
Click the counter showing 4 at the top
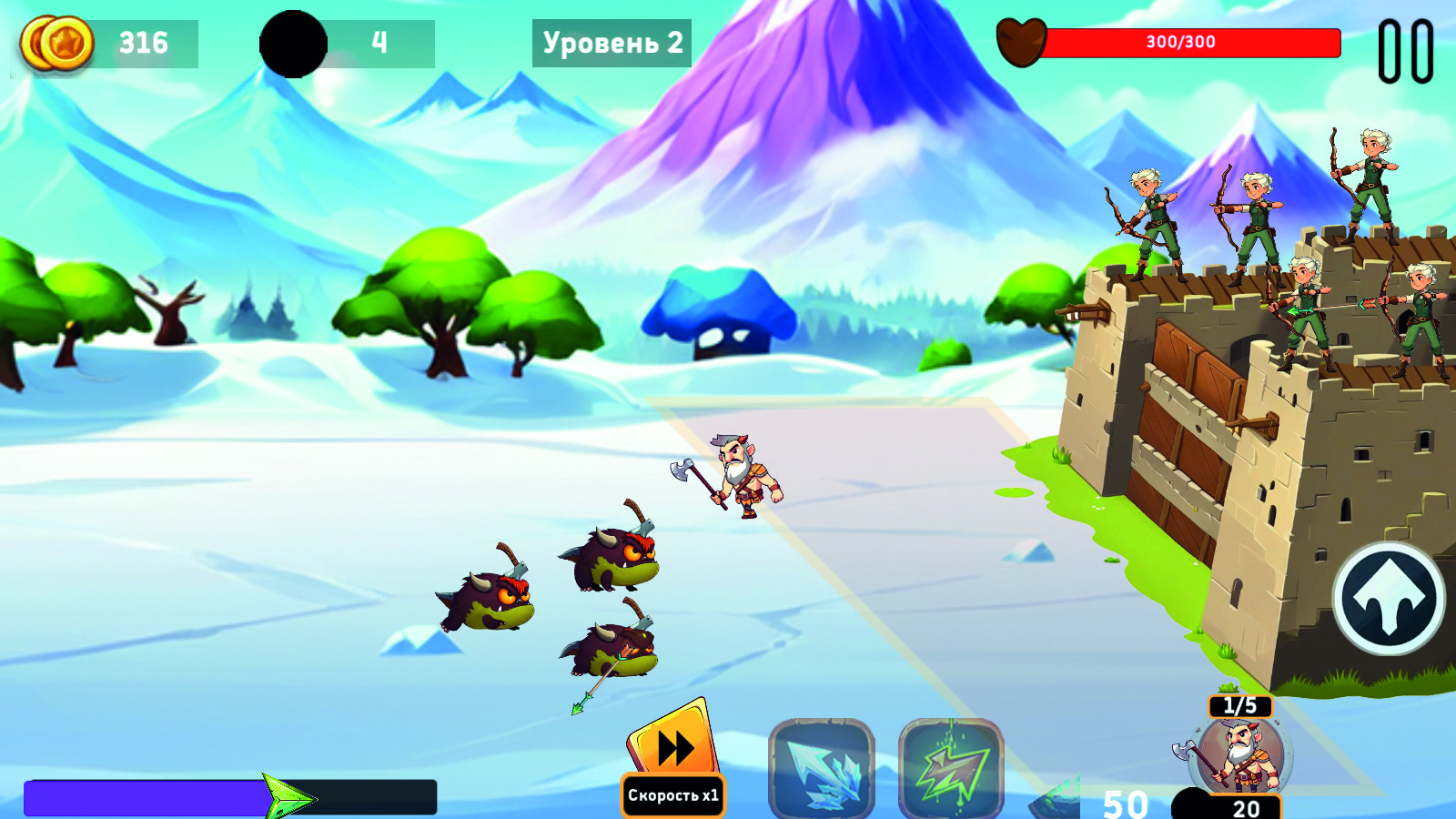(x=382, y=41)
